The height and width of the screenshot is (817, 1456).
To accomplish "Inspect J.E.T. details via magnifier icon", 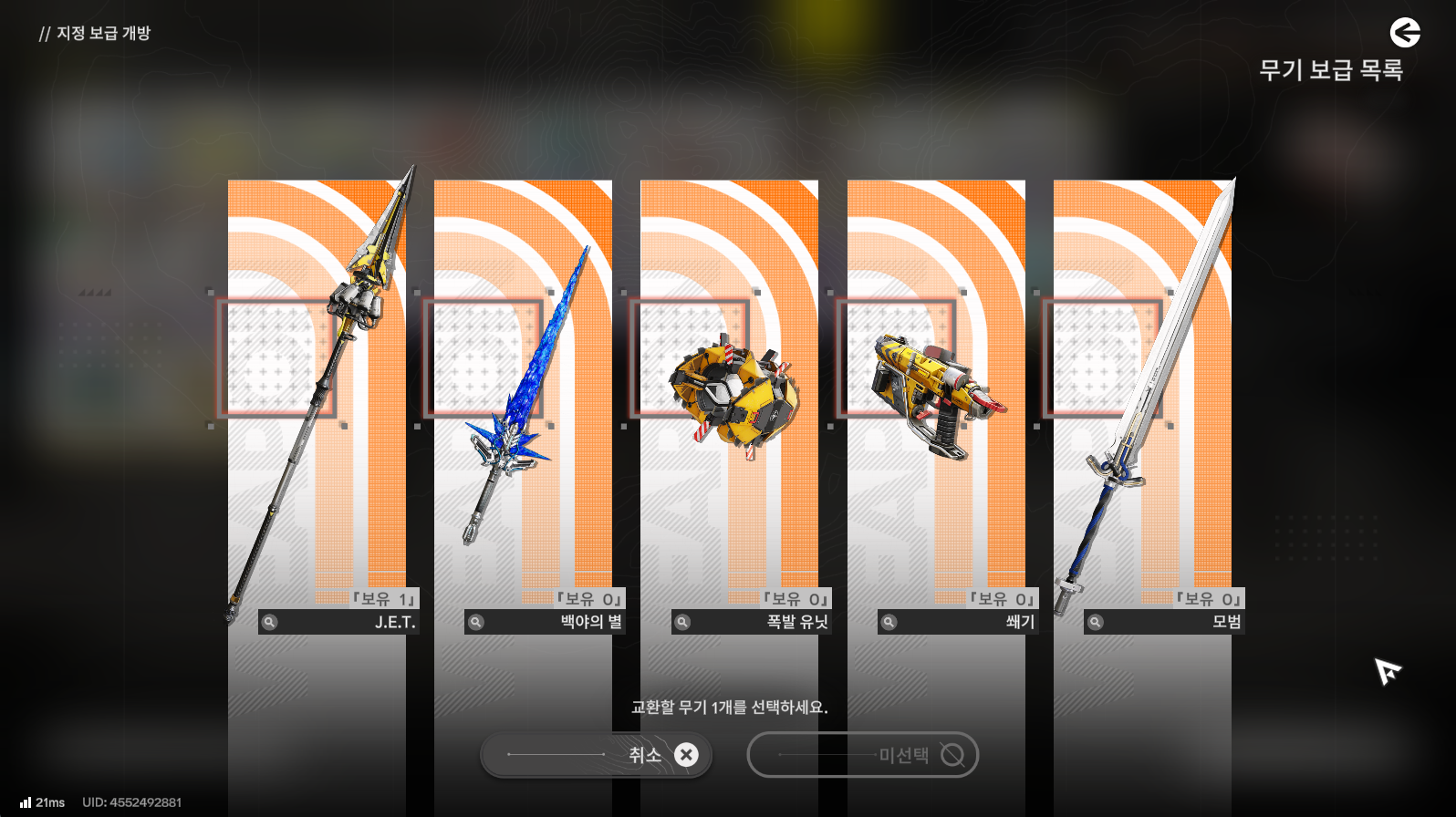I will (x=270, y=622).
